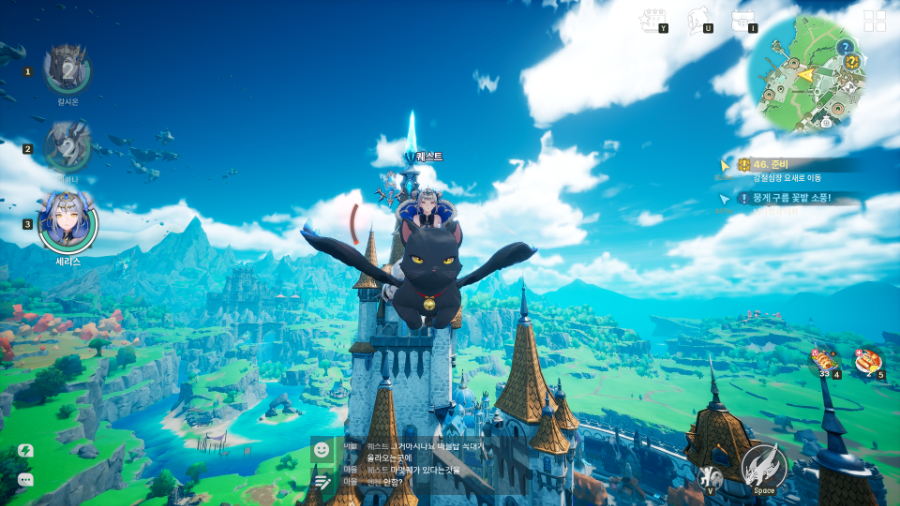
Task: Activate the winged dragon flight skill
Action: (764, 466)
